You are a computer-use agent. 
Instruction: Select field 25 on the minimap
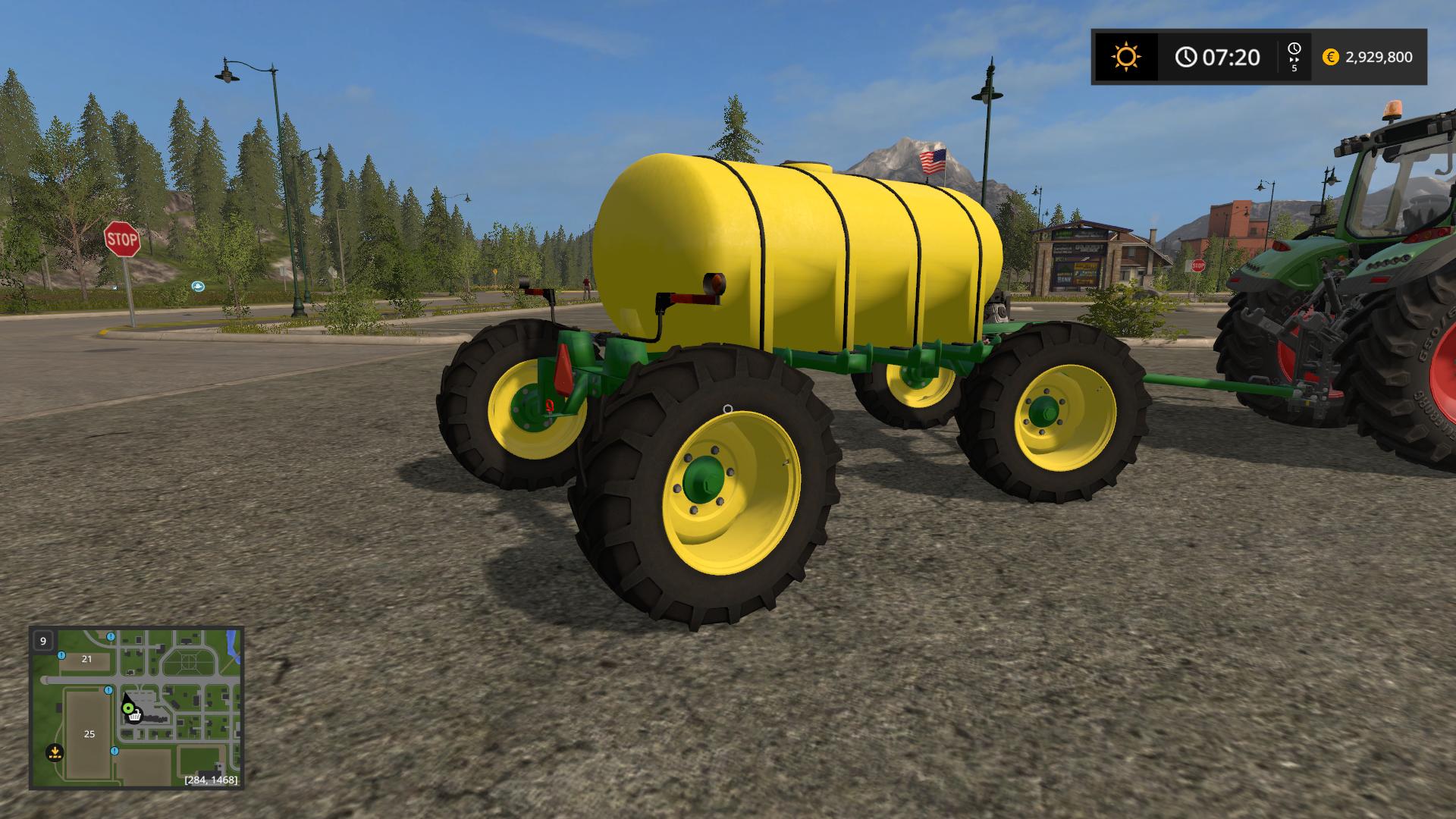click(89, 734)
